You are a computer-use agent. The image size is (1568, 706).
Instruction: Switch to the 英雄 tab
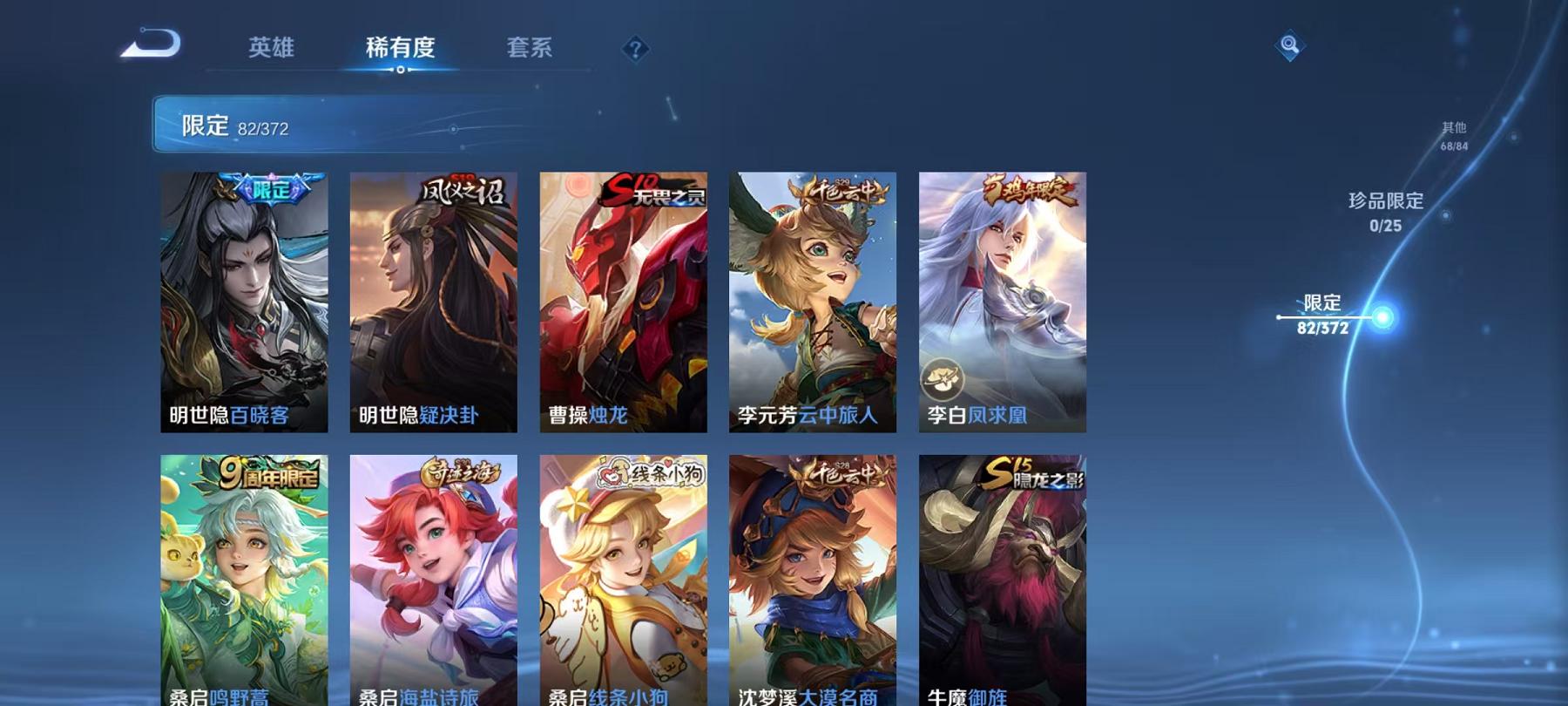pyautogui.click(x=270, y=50)
